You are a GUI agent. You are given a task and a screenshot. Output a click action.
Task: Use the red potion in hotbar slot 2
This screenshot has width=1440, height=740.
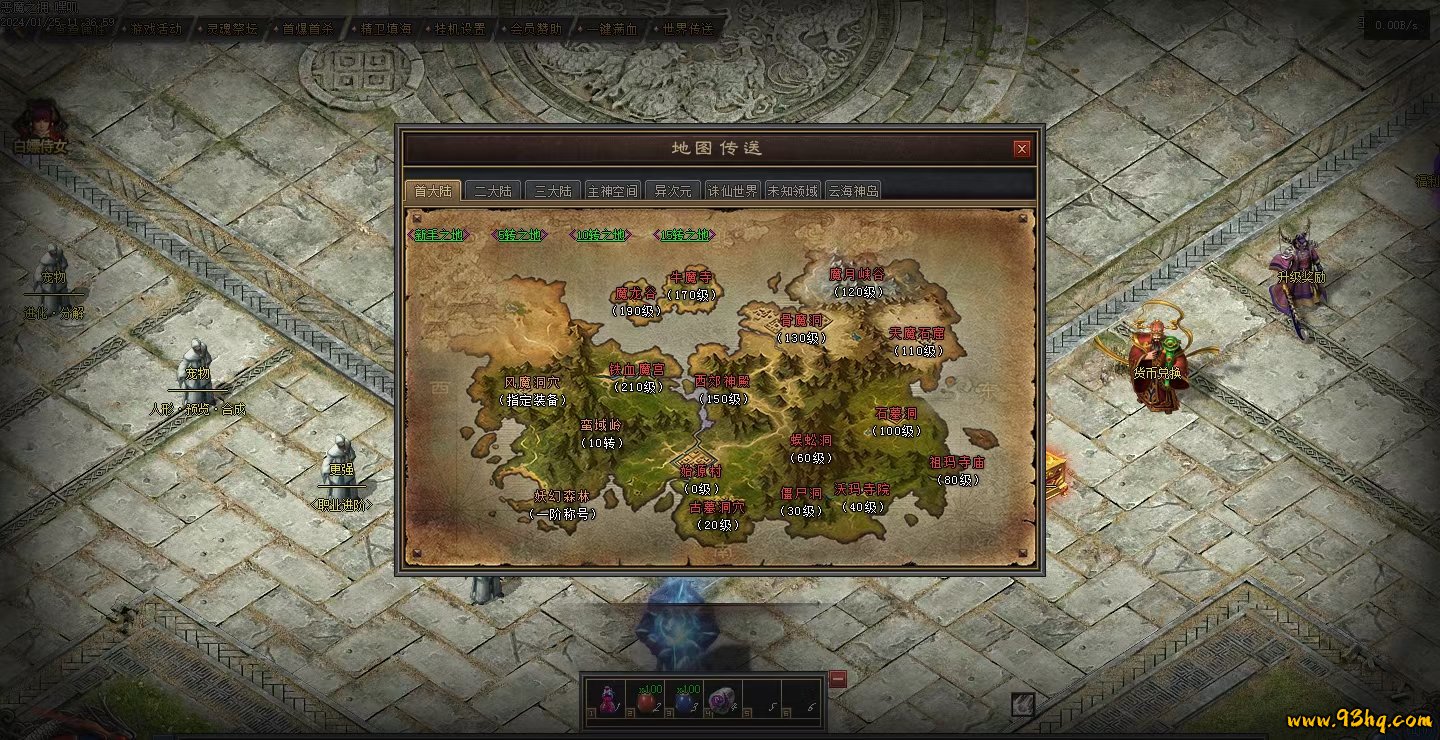(x=648, y=699)
